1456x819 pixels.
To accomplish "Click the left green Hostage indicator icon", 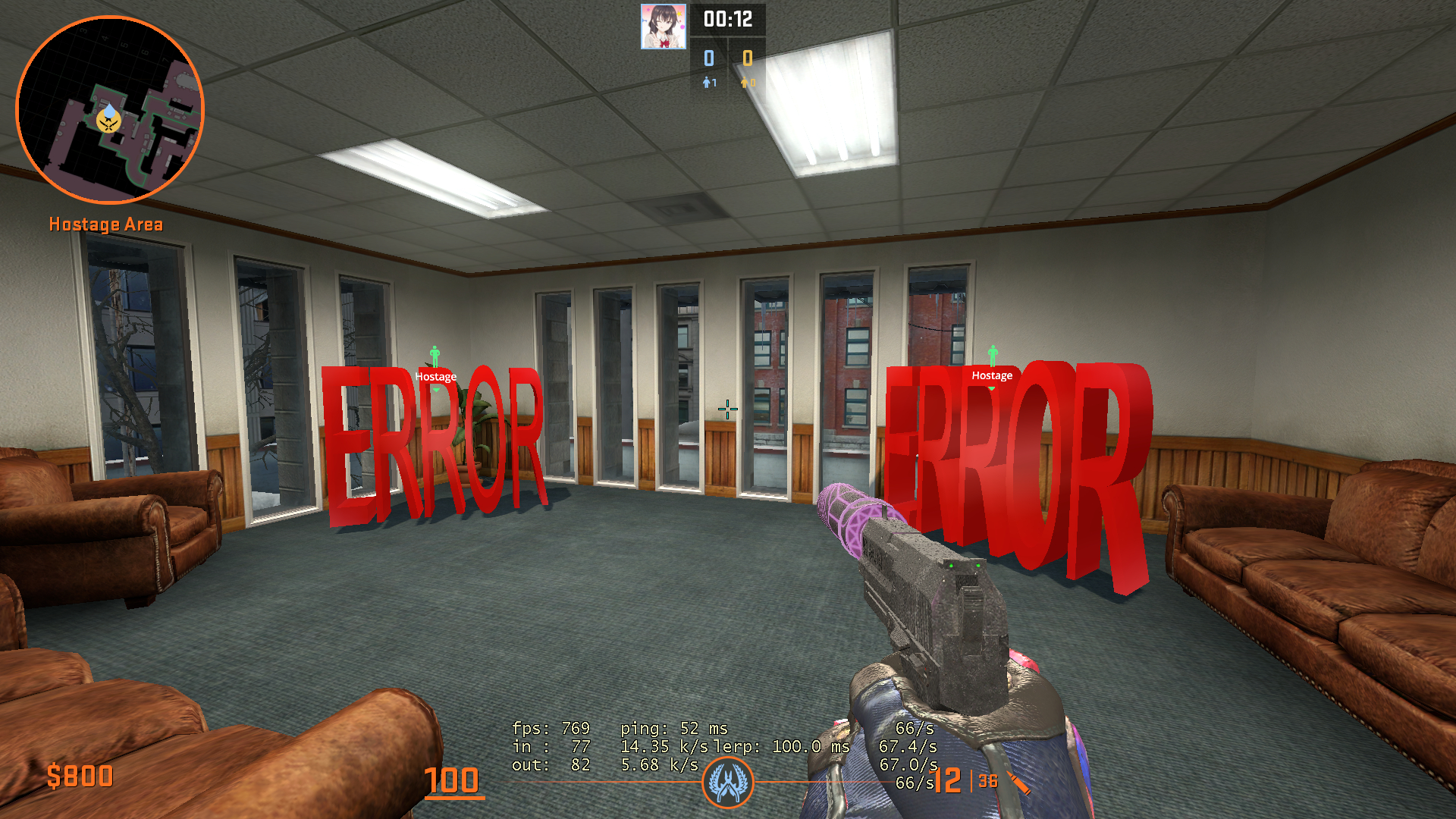I will click(x=435, y=355).
